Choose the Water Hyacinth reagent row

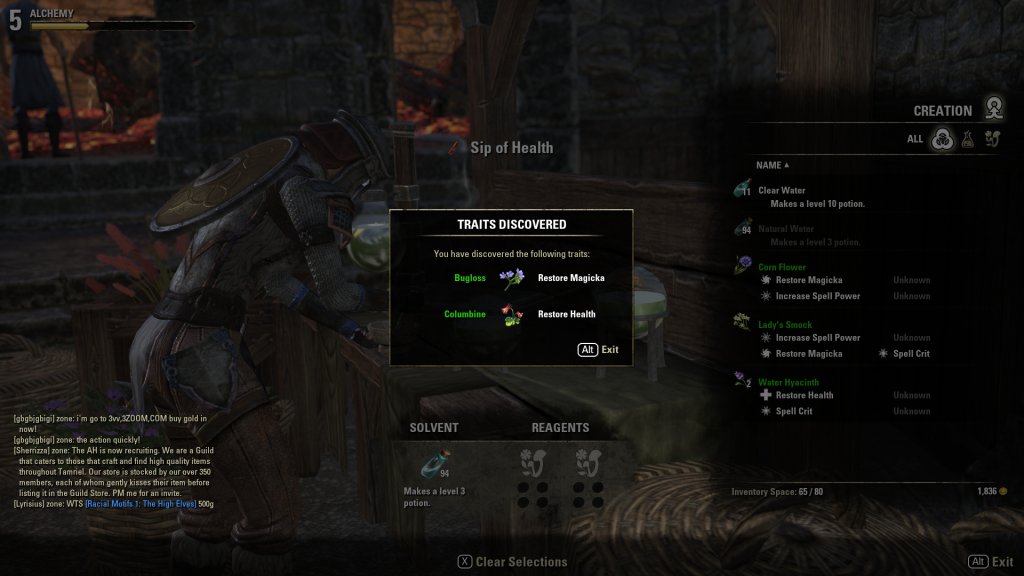(x=788, y=382)
